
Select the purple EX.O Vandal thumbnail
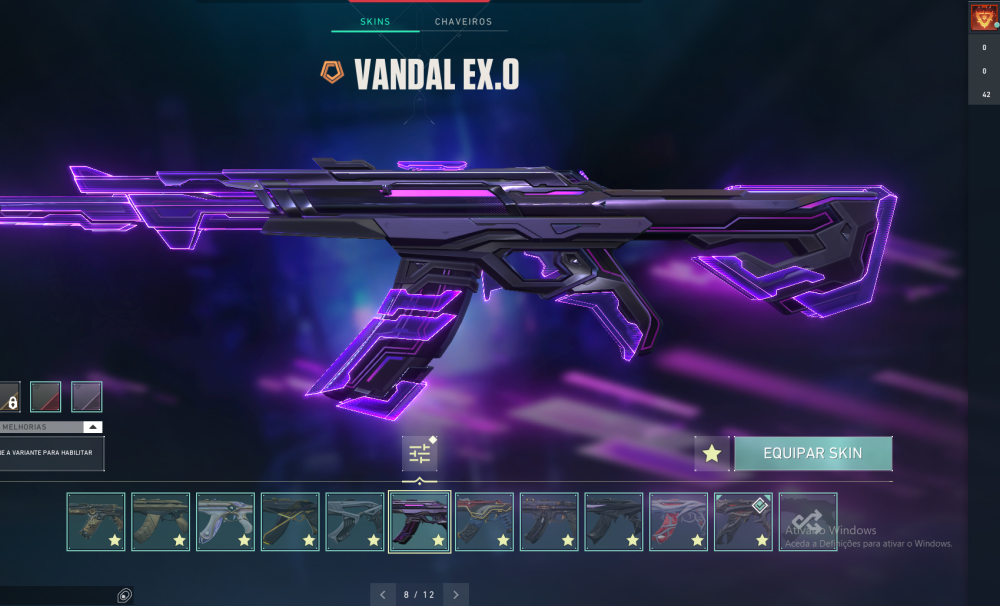[x=419, y=521]
